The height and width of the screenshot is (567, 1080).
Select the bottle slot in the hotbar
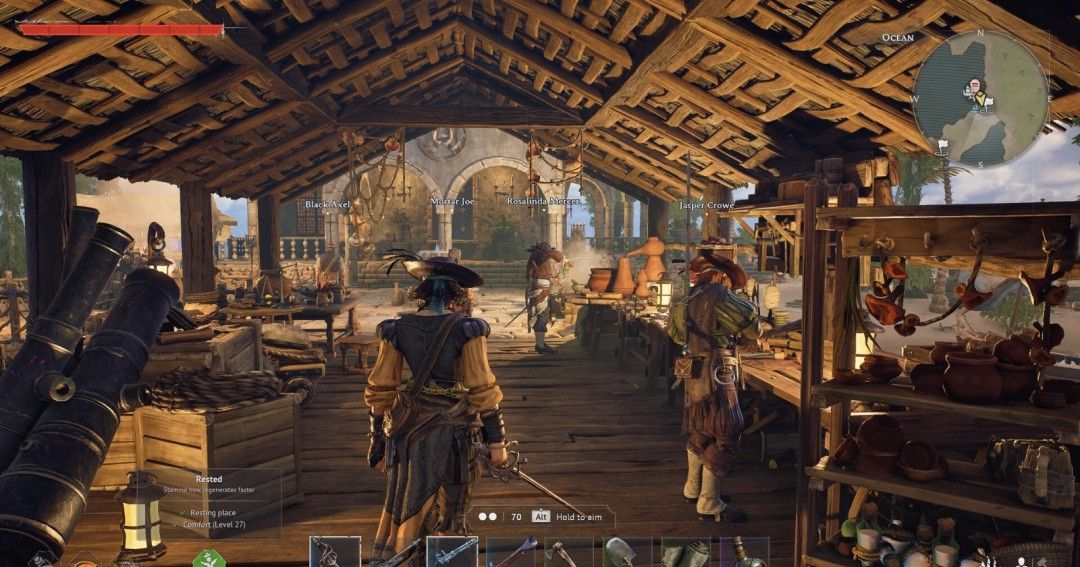coord(744,553)
